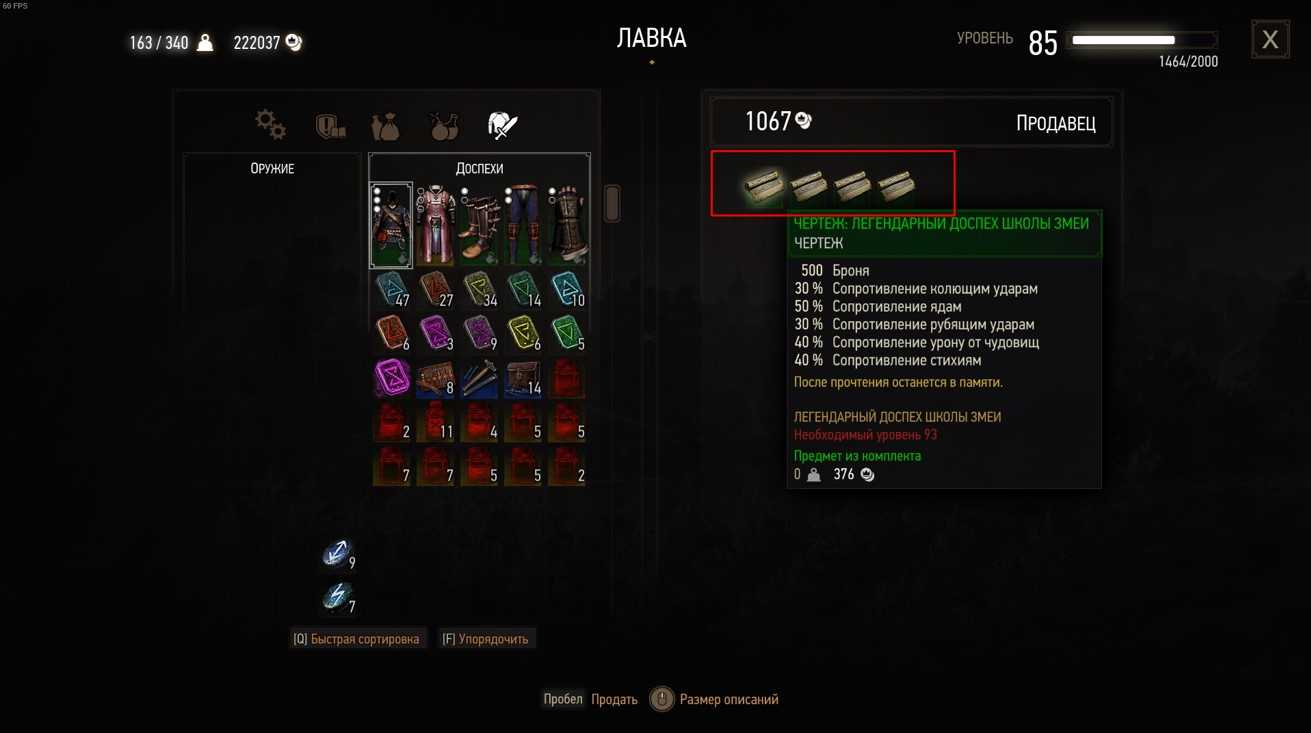Viewport: 1311px width, 733px height.
Task: Switch to the gears crafting tab
Action: pyautogui.click(x=270, y=125)
